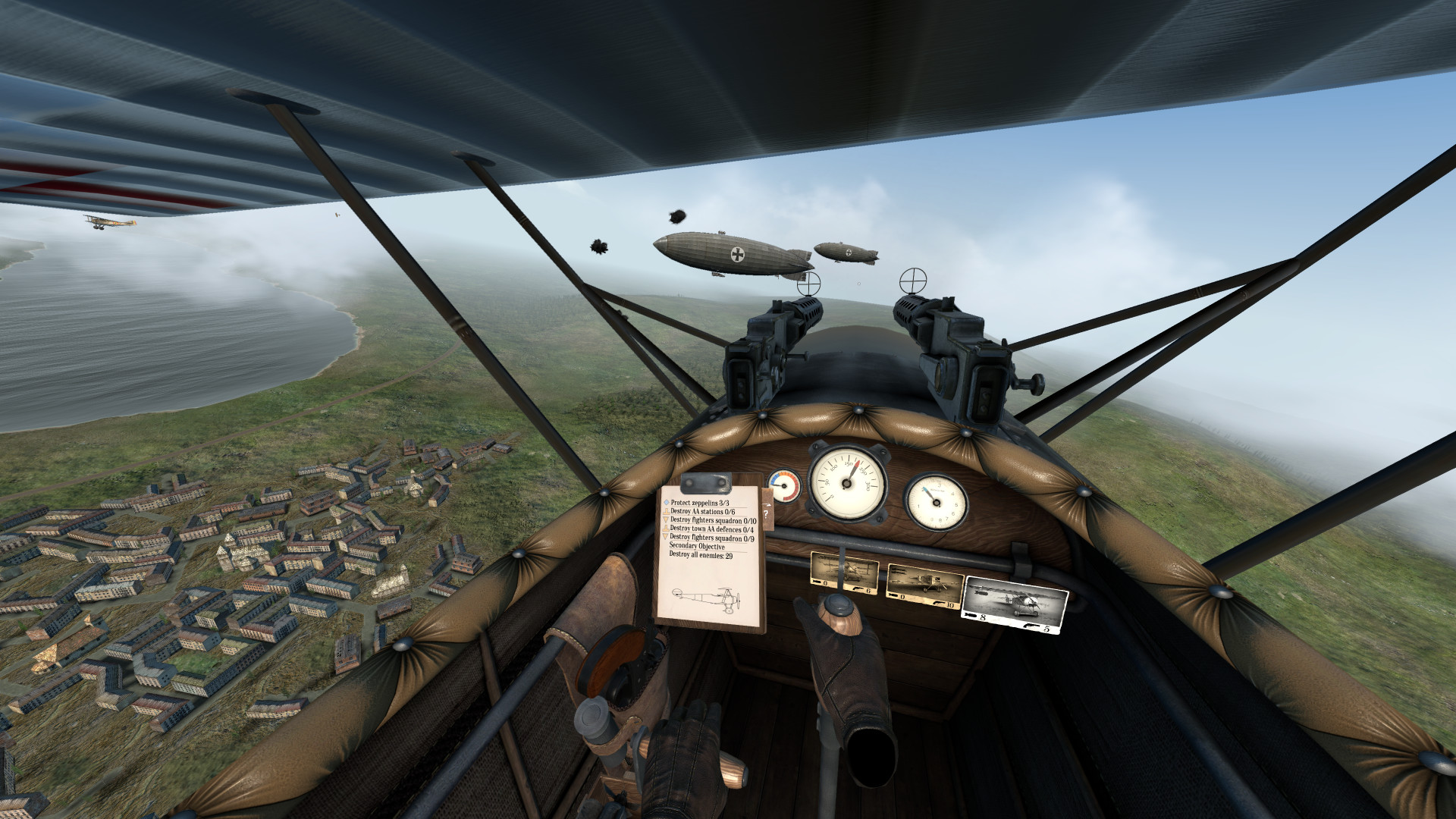Toggle the middle monoplane wingman card

tap(924, 584)
